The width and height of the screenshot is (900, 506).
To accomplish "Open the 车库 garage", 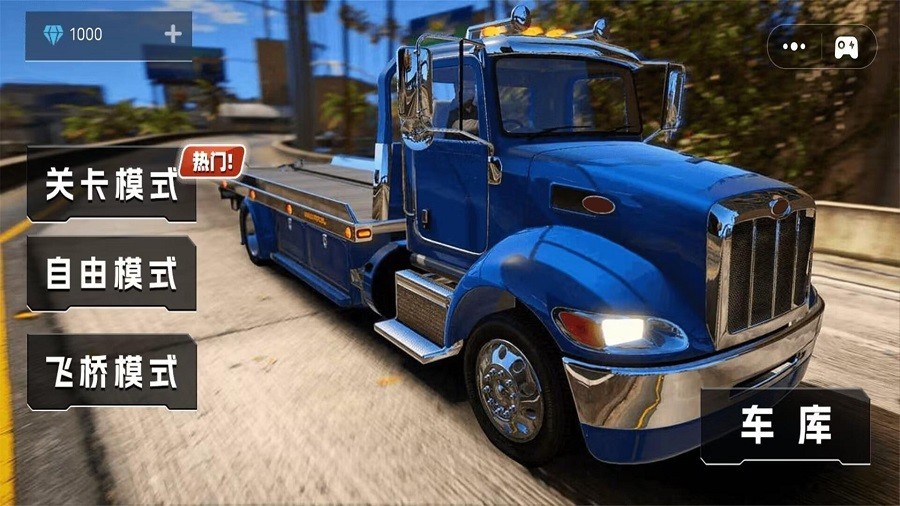I will click(786, 427).
